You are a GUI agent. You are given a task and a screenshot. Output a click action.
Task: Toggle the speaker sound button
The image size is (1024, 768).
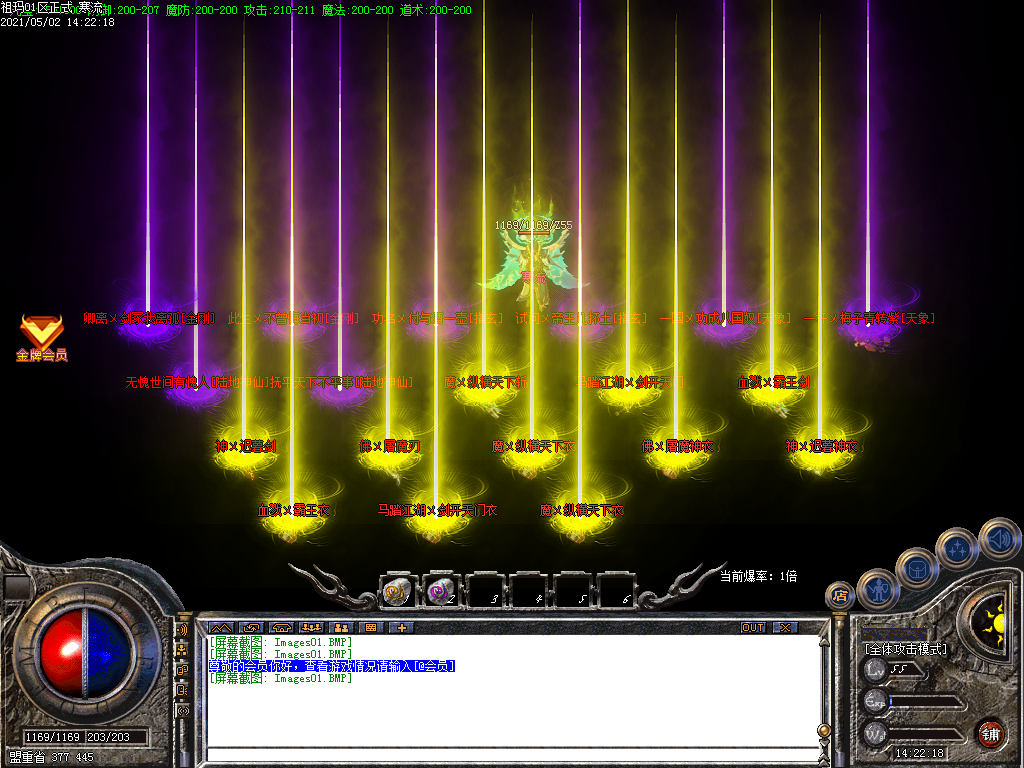pyautogui.click(x=998, y=538)
